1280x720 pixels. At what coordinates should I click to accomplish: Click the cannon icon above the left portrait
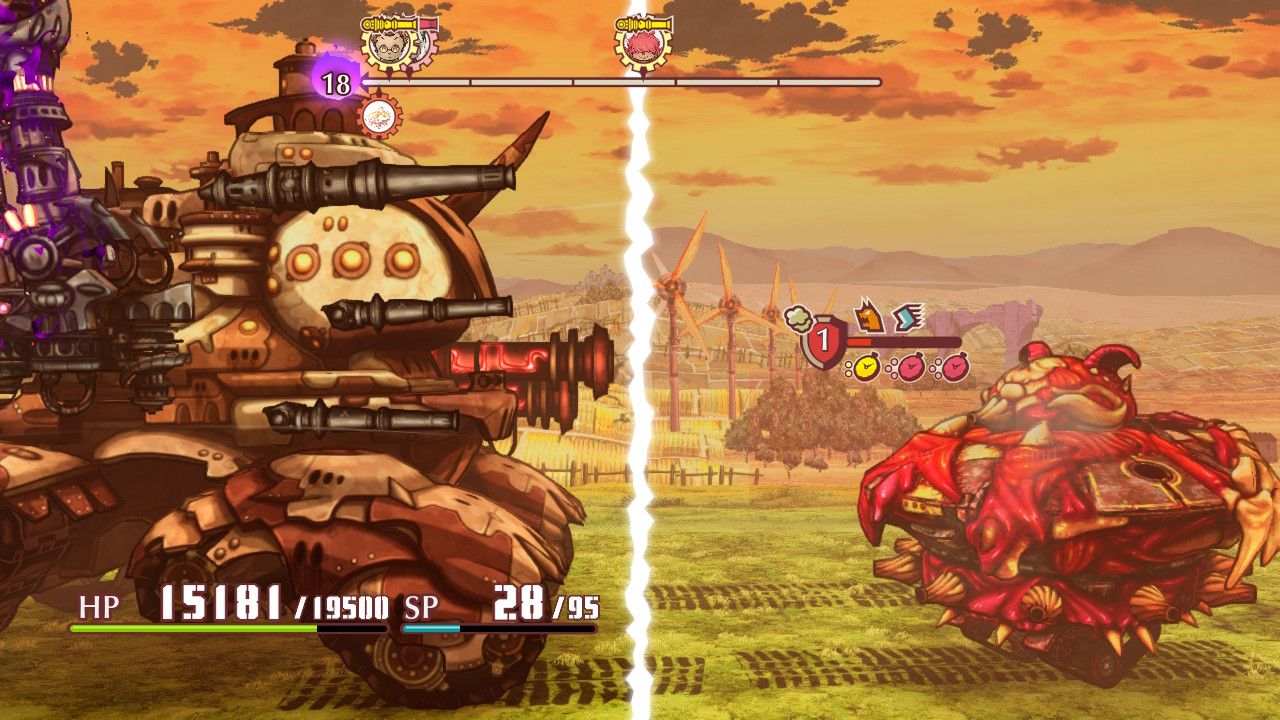(390, 22)
